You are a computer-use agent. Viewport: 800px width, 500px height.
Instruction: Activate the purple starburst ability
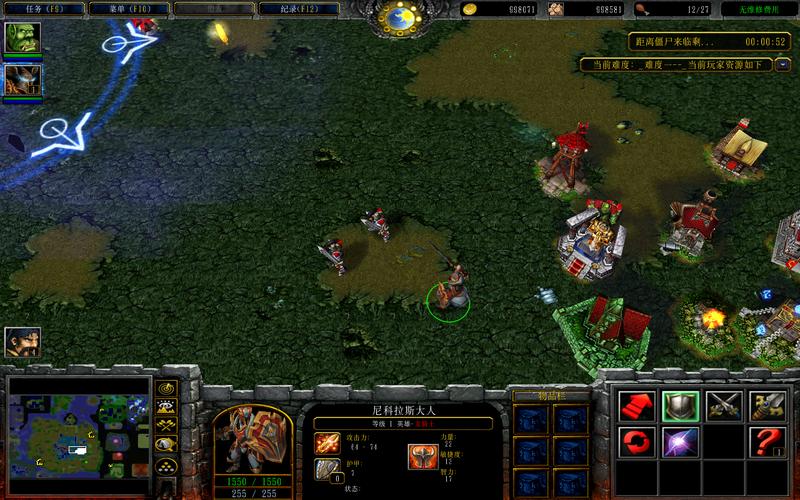[678, 440]
